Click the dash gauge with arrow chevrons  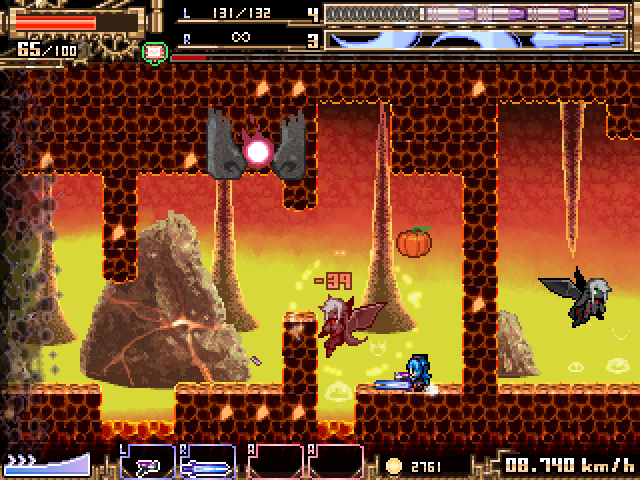pos(46,463)
